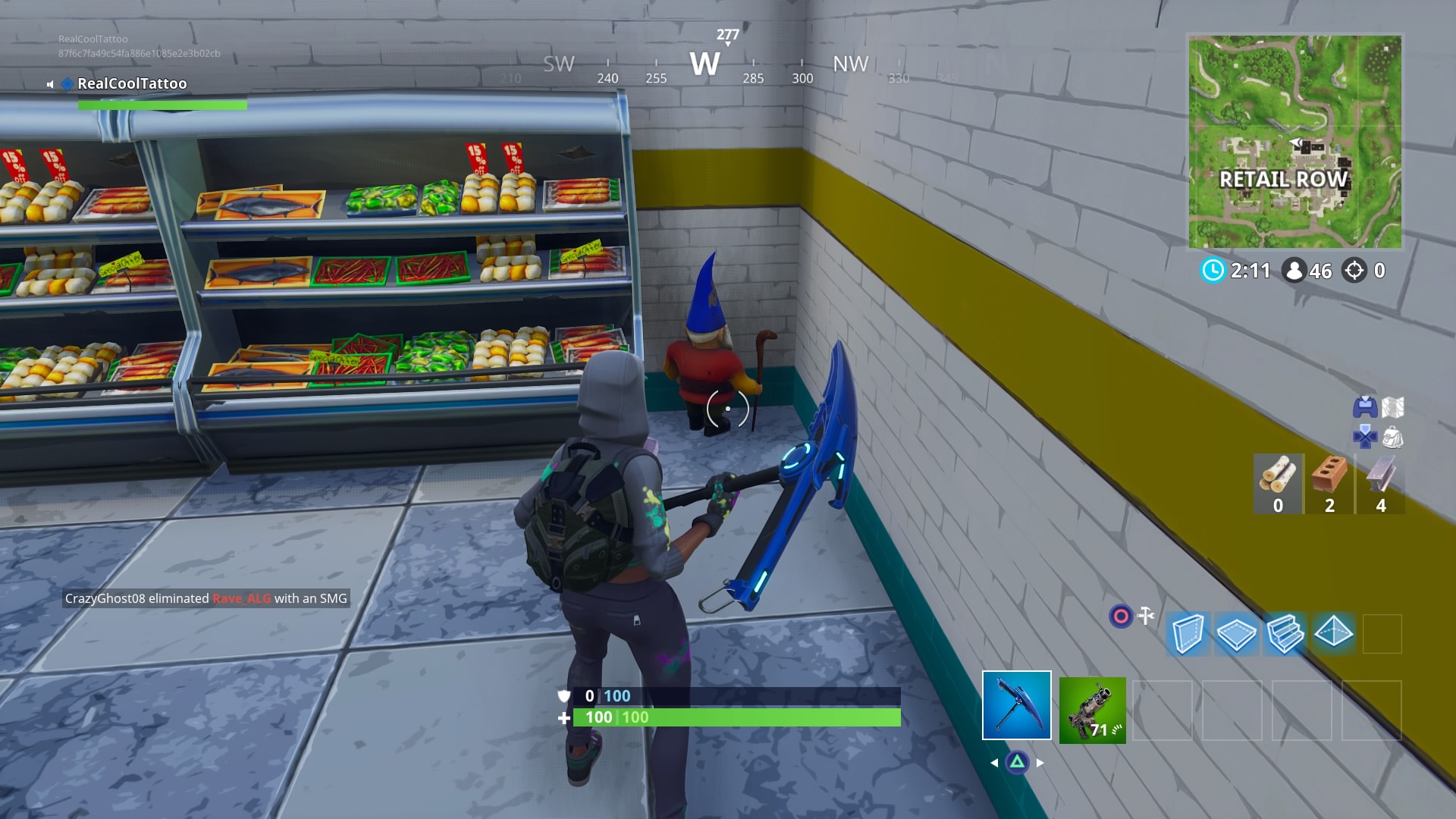Screen dimensions: 1456x819
Task: Click the CrazyGhost08 elimination feed message
Action: pos(205,598)
